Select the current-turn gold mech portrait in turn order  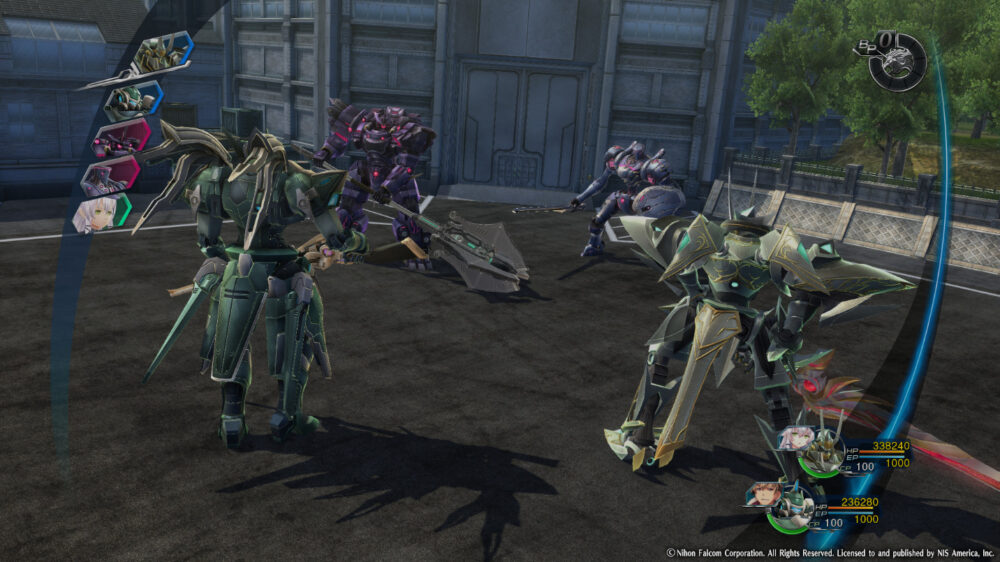(x=163, y=54)
